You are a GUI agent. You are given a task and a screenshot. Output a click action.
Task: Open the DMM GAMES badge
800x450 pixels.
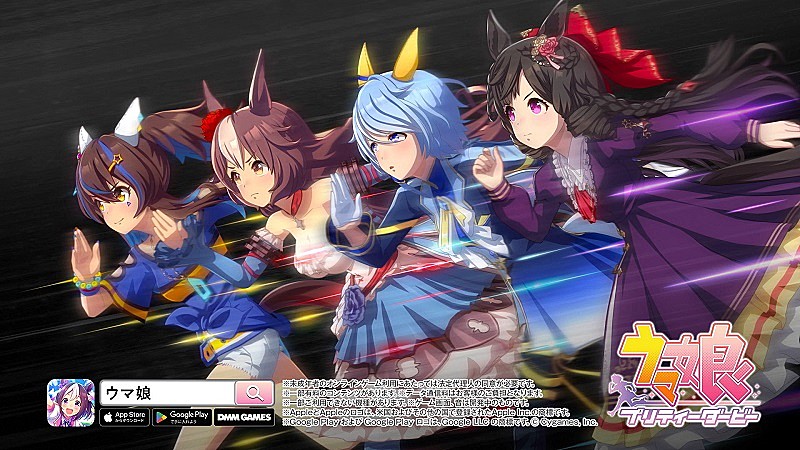point(242,417)
